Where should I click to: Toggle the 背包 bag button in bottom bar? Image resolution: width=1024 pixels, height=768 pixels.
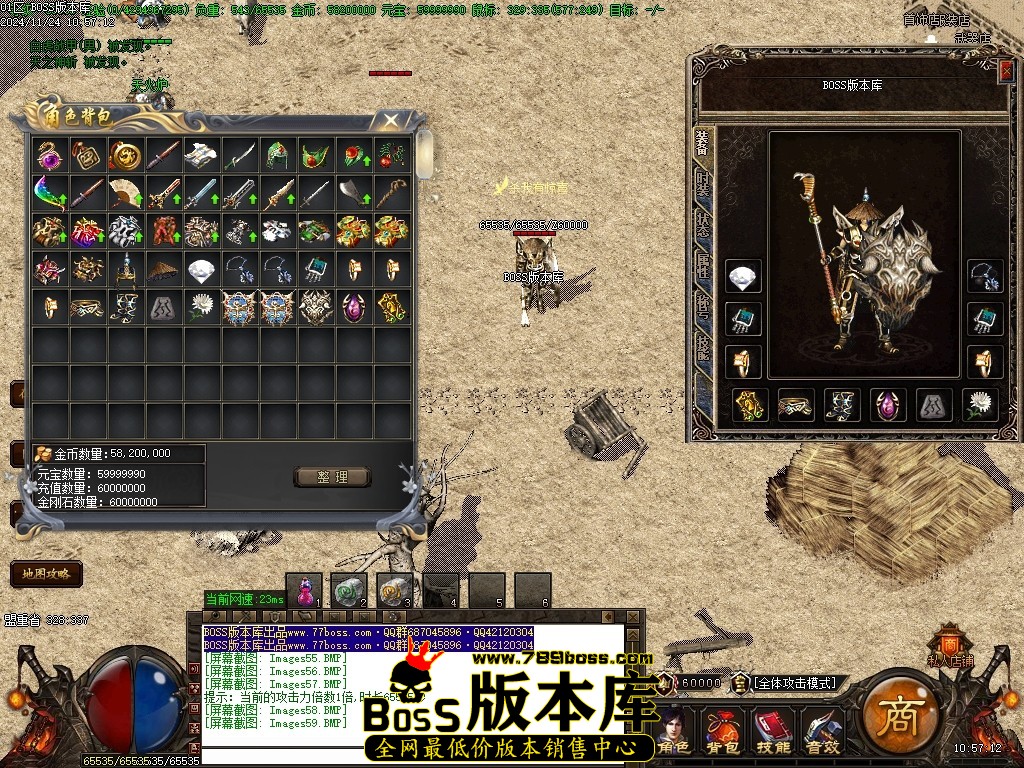pyautogui.click(x=722, y=732)
